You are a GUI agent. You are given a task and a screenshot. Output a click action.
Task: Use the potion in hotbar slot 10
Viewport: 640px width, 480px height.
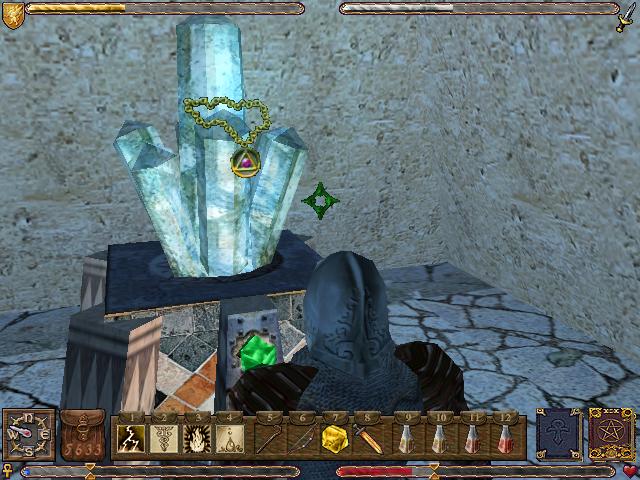coord(437,438)
